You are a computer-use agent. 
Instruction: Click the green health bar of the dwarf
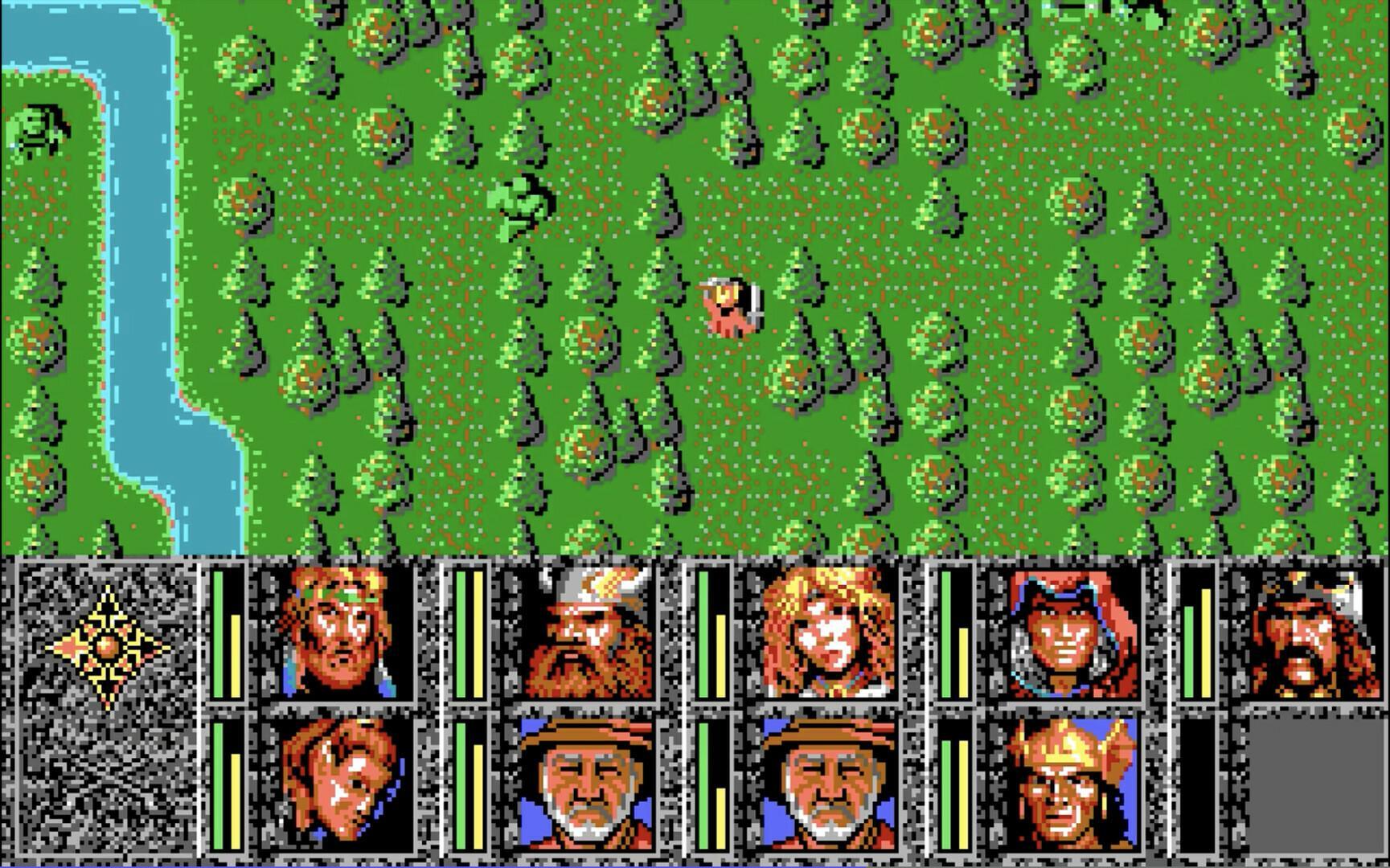[461, 635]
